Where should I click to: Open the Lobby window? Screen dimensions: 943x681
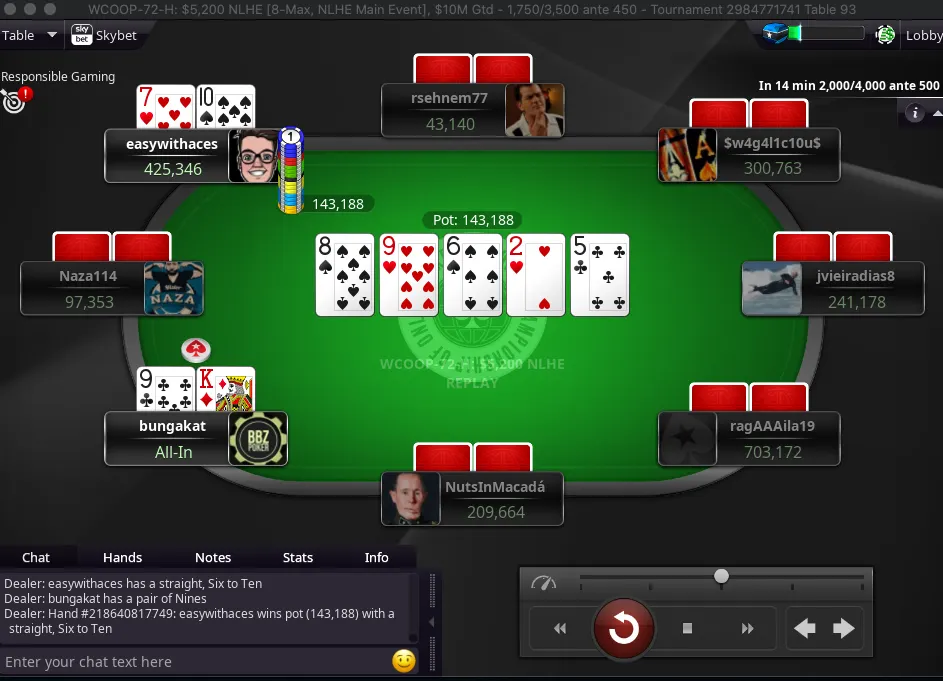922,35
